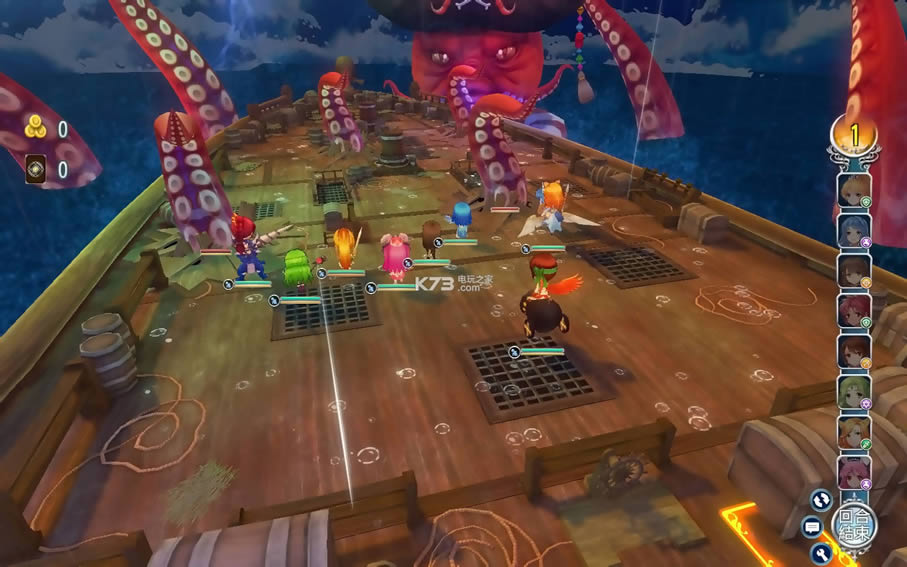Open the chat speech bubble button
The width and height of the screenshot is (907, 567).
pos(812,527)
